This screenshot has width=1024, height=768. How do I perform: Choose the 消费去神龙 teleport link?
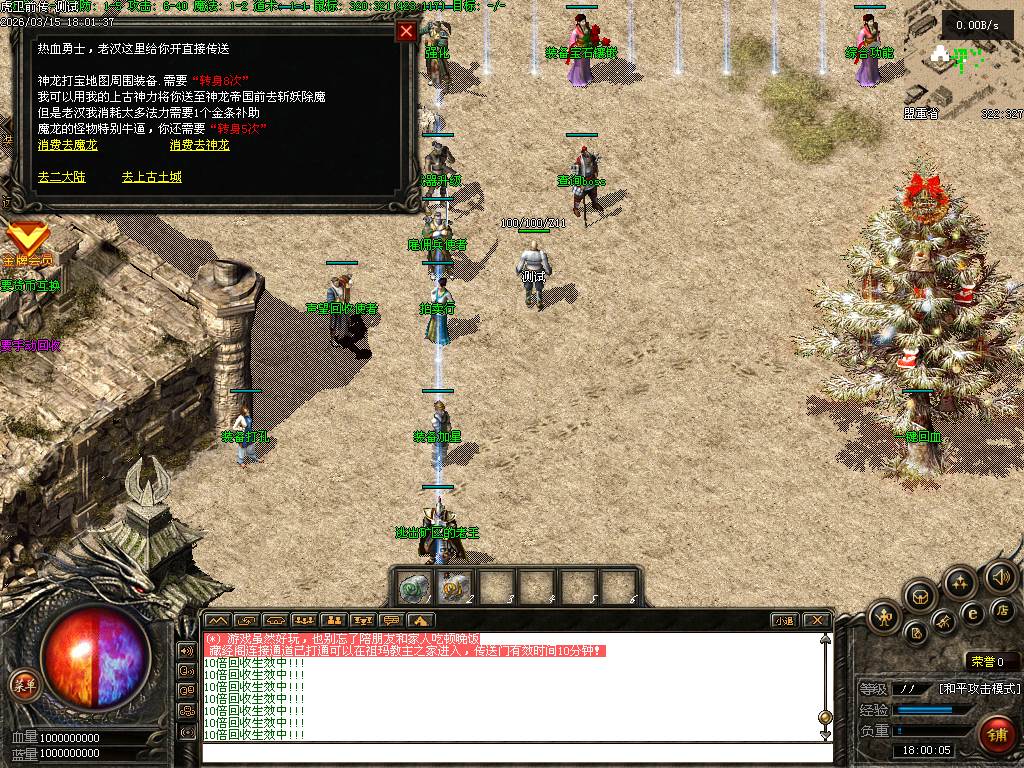click(199, 145)
